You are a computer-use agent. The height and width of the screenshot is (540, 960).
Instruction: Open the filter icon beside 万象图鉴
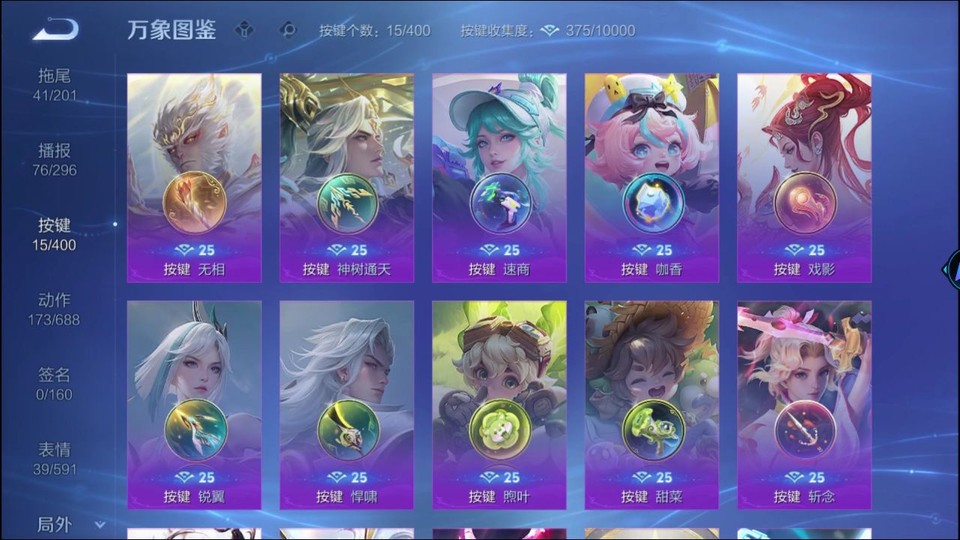click(x=244, y=30)
